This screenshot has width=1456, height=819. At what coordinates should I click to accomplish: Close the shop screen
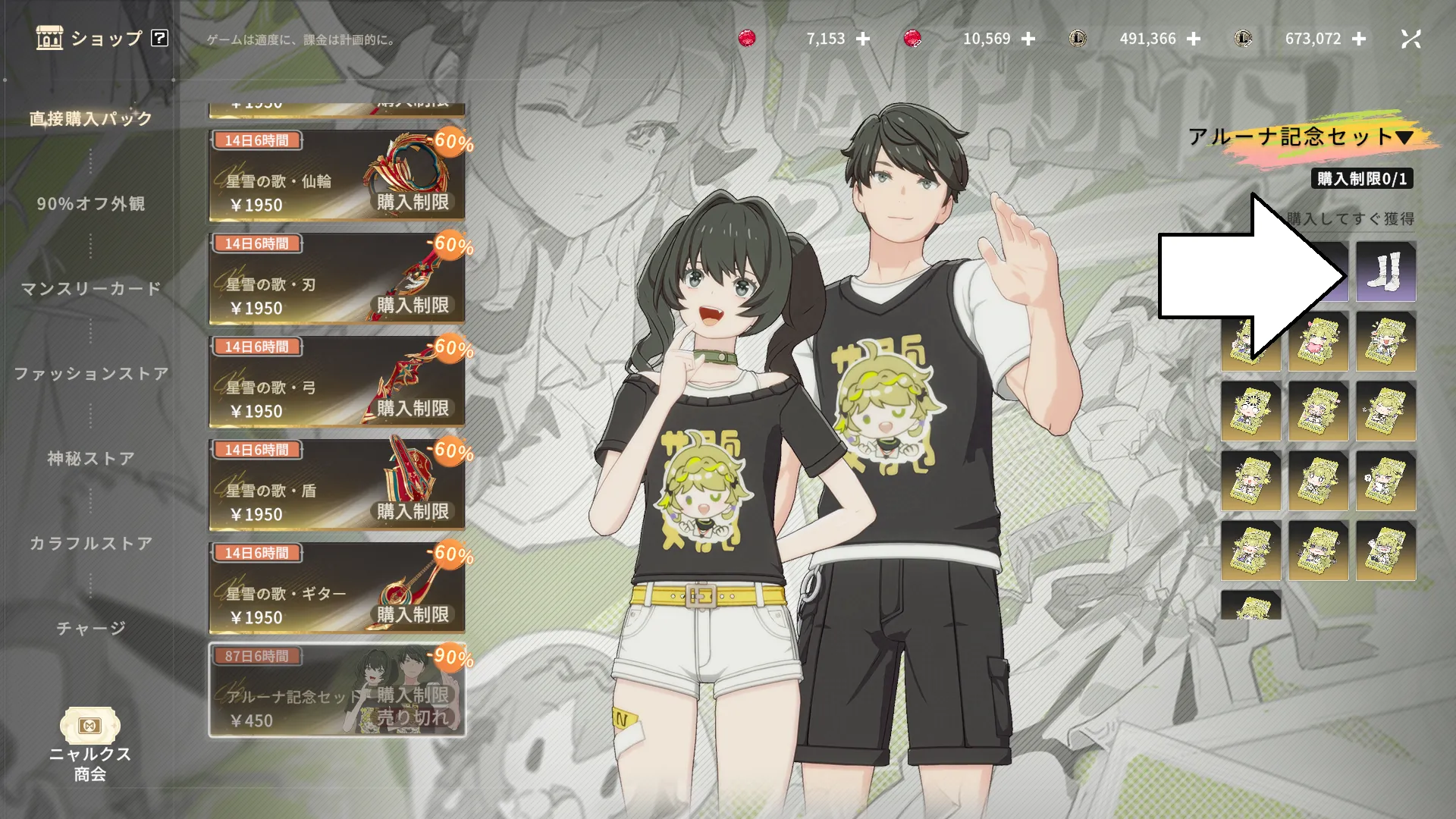1410,39
